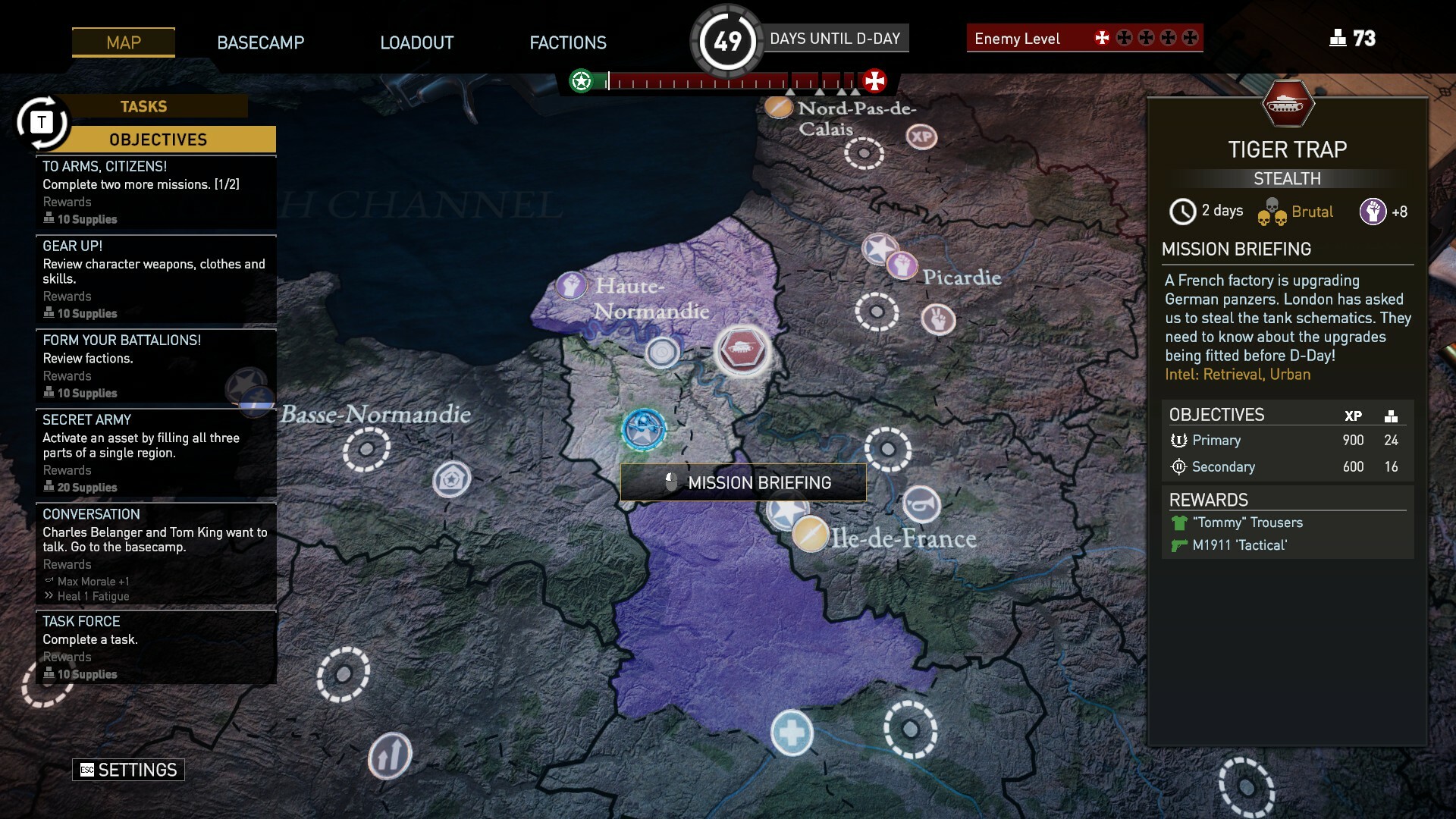
Task: Click the Enemy Level indicator bar
Action: click(x=1084, y=37)
